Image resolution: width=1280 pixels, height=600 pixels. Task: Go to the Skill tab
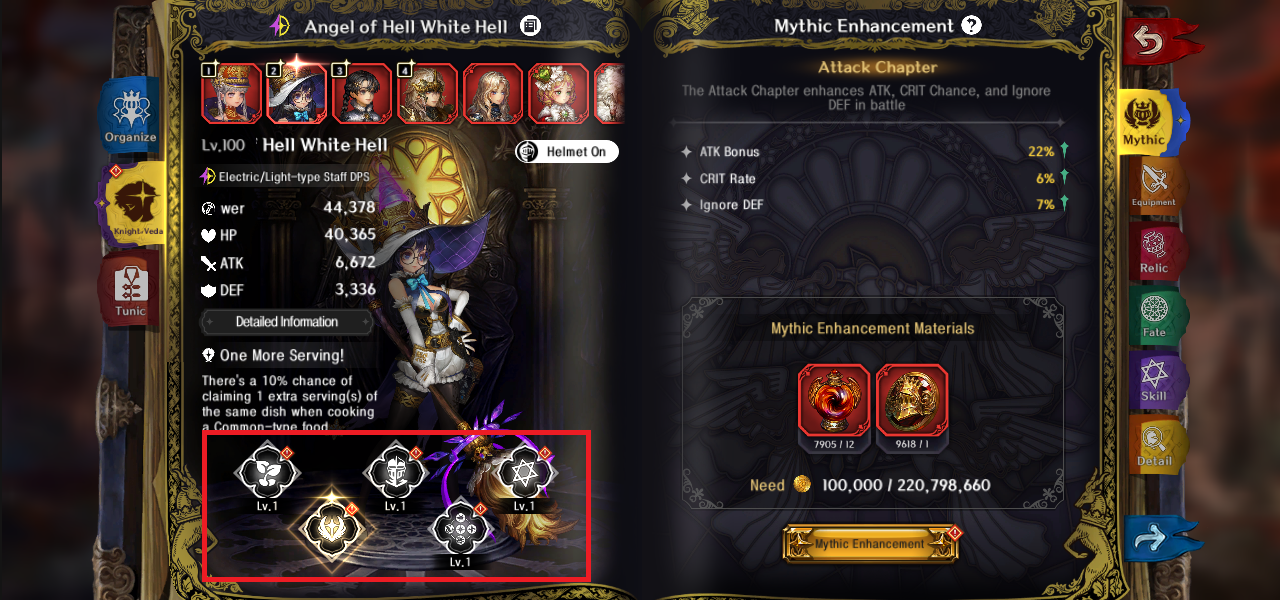pos(1153,381)
